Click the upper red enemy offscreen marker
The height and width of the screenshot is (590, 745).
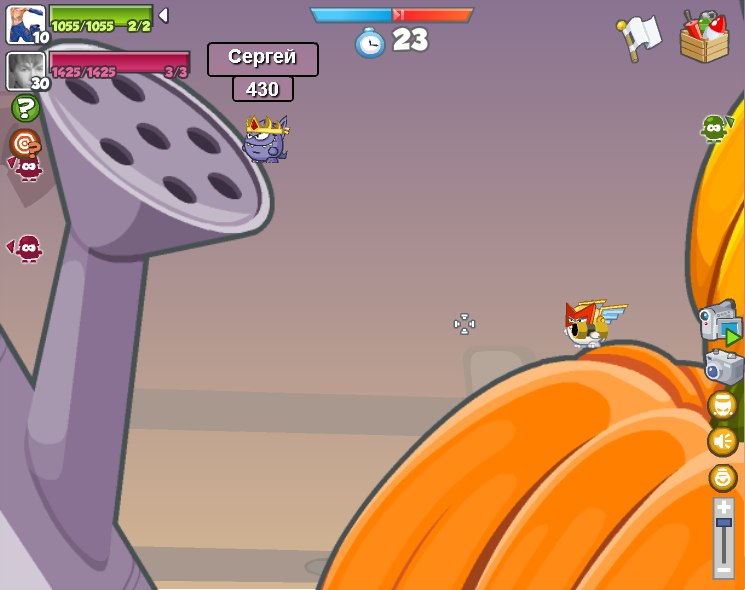27,166
